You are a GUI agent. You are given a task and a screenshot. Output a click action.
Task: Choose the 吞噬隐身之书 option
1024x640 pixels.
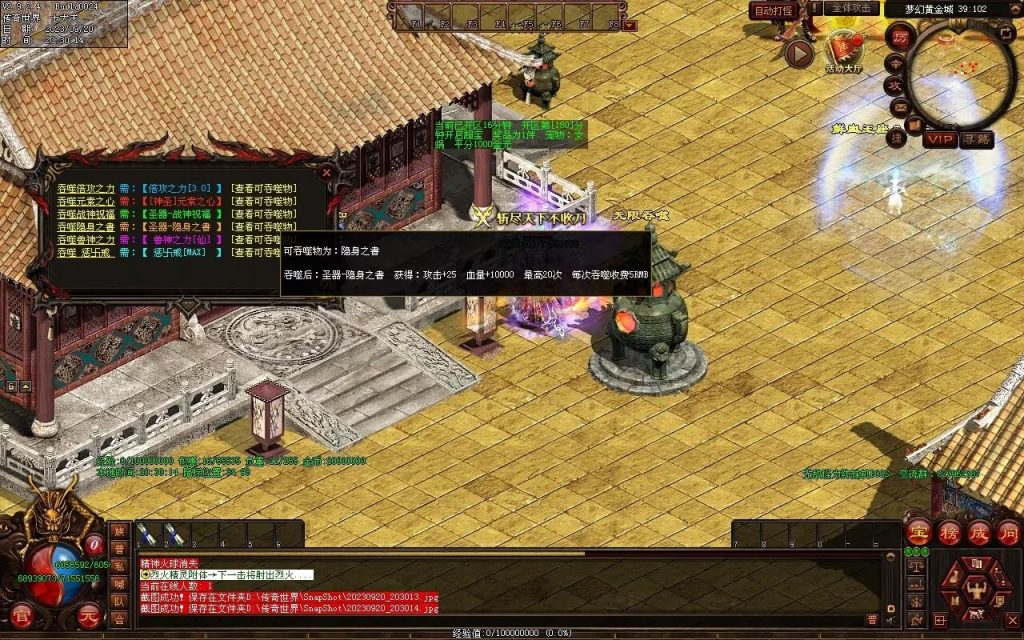pos(86,227)
